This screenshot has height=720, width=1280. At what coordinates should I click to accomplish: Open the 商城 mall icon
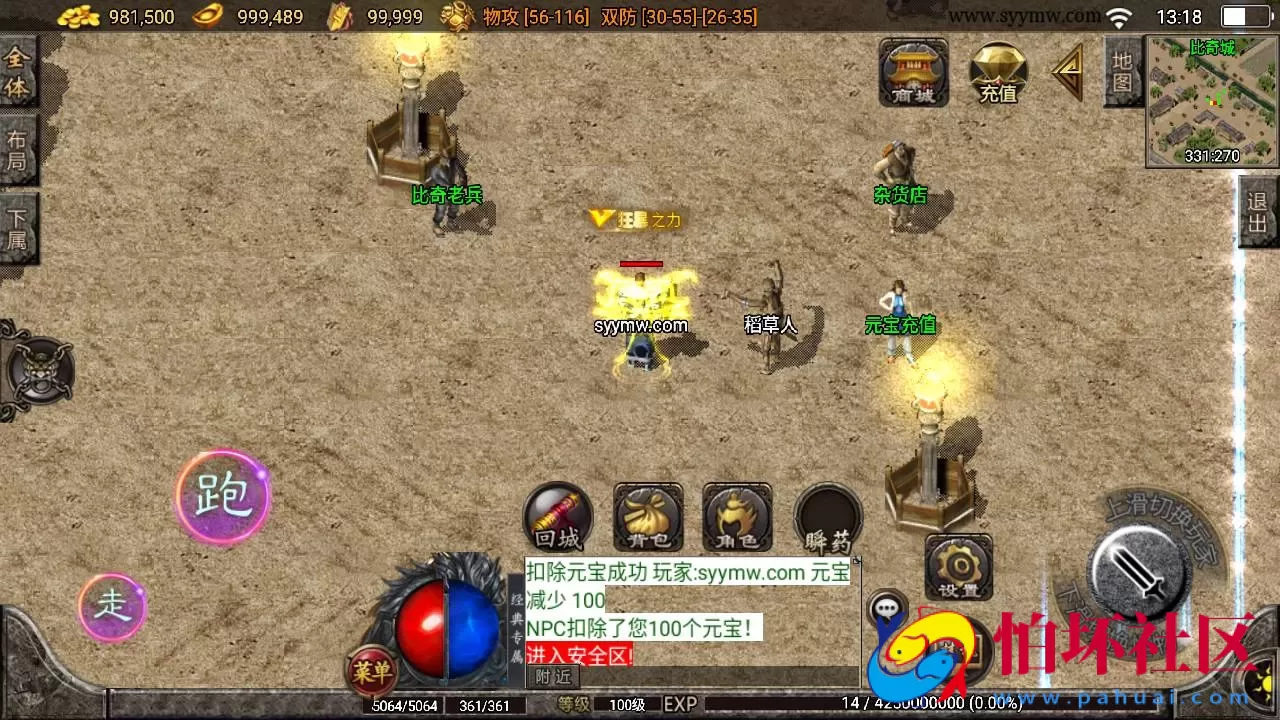[913, 74]
